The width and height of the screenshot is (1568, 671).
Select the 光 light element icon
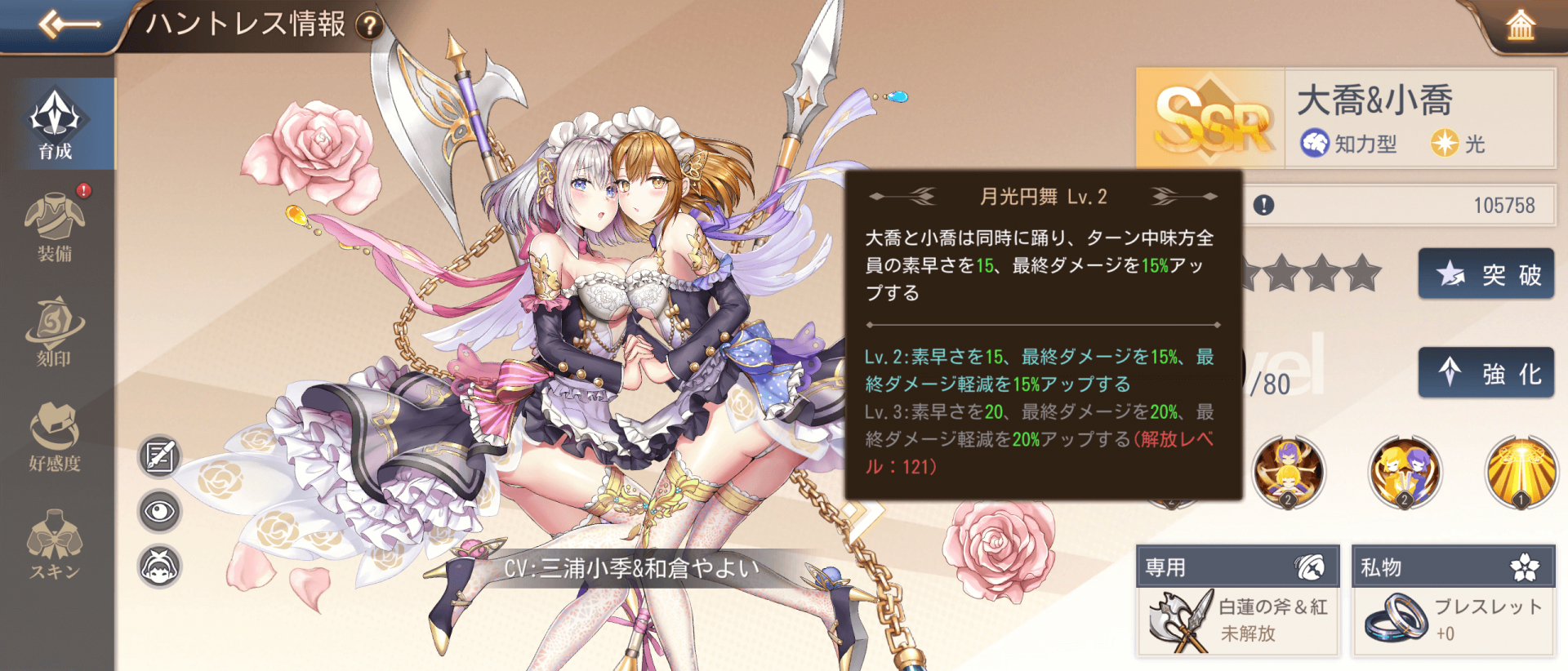click(x=1445, y=144)
